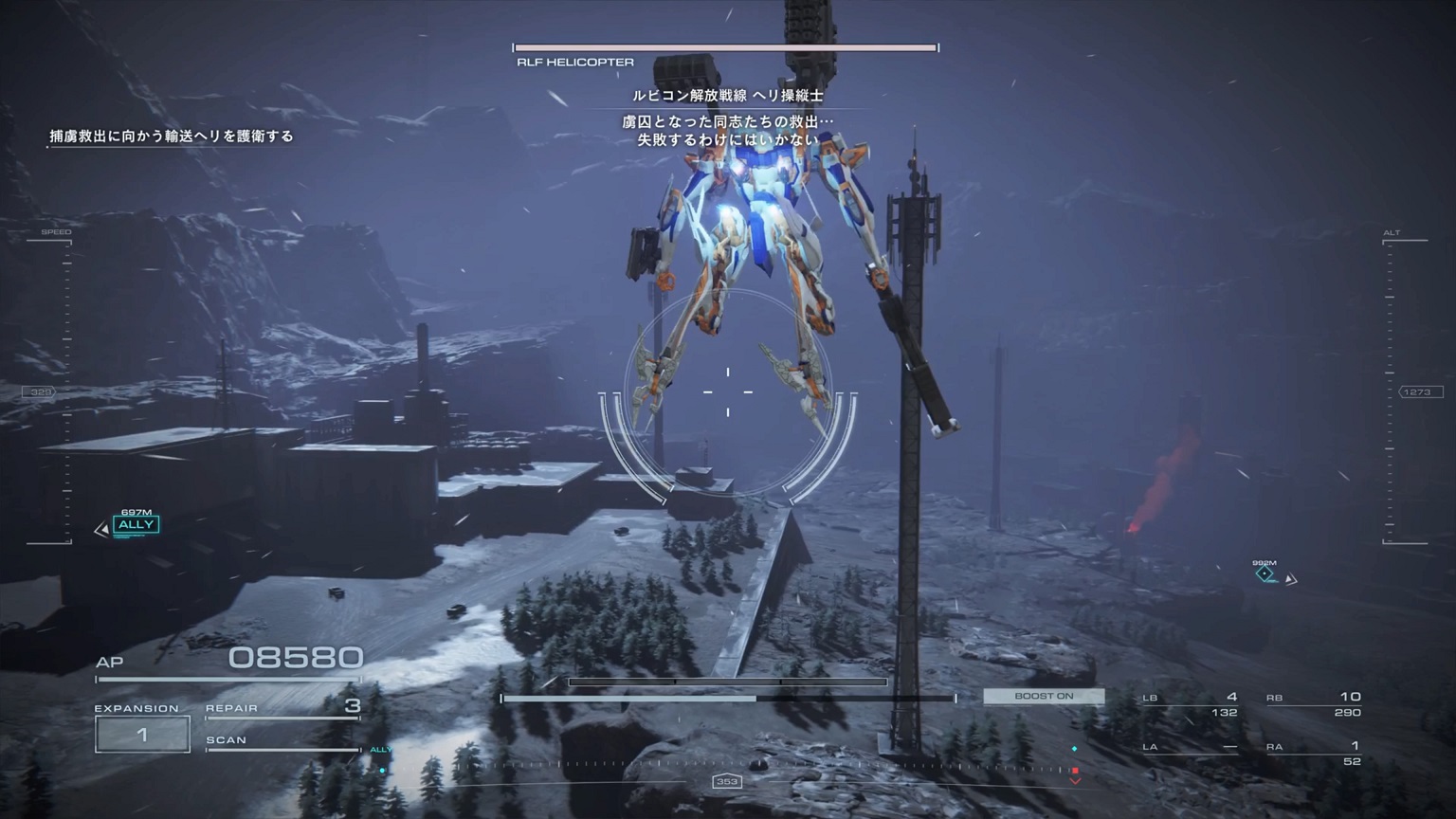Select the LB weapon slot
This screenshot has height=819, width=1456.
pos(1191,704)
